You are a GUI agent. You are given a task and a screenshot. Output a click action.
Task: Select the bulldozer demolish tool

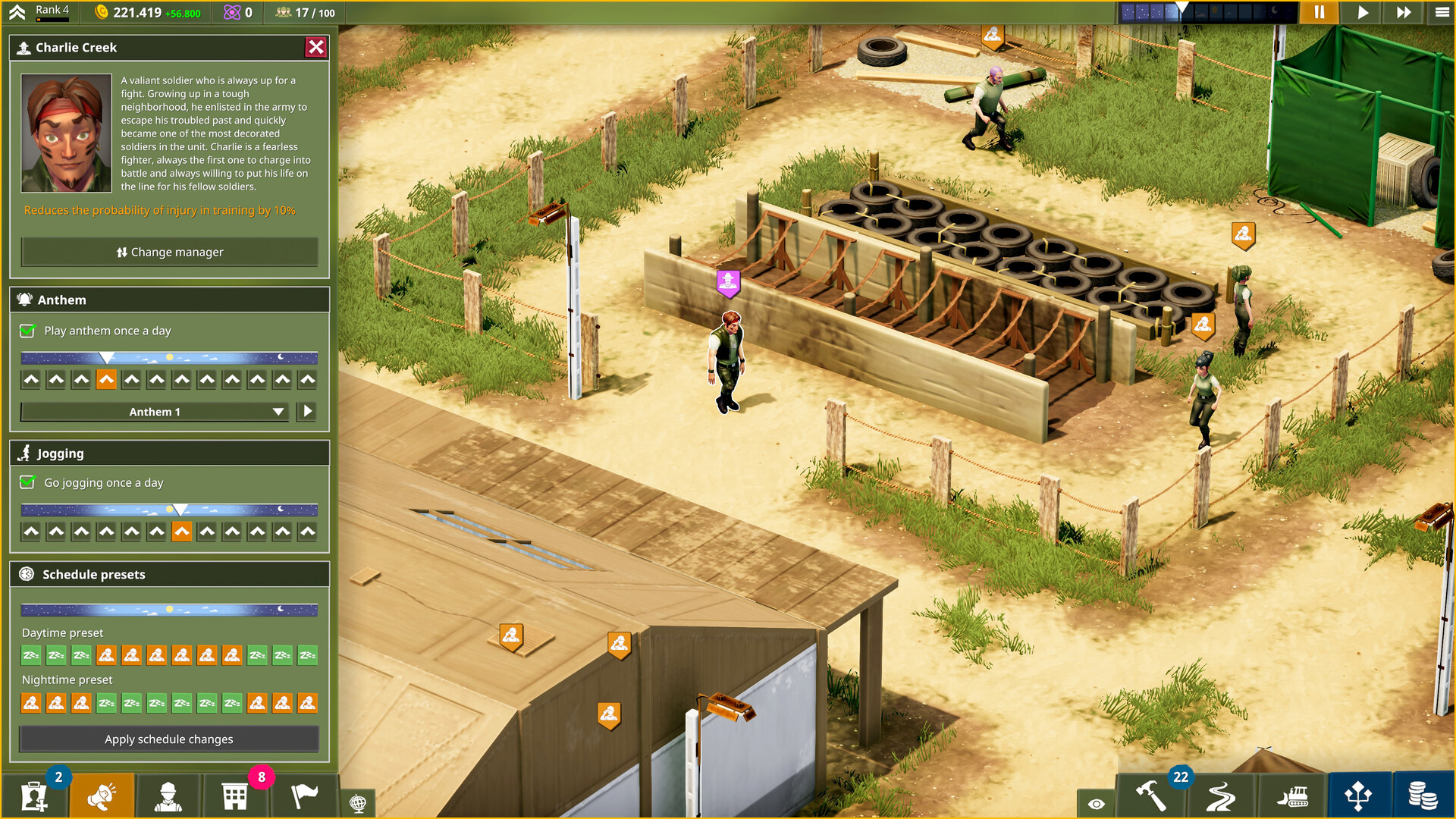pyautogui.click(x=1291, y=797)
